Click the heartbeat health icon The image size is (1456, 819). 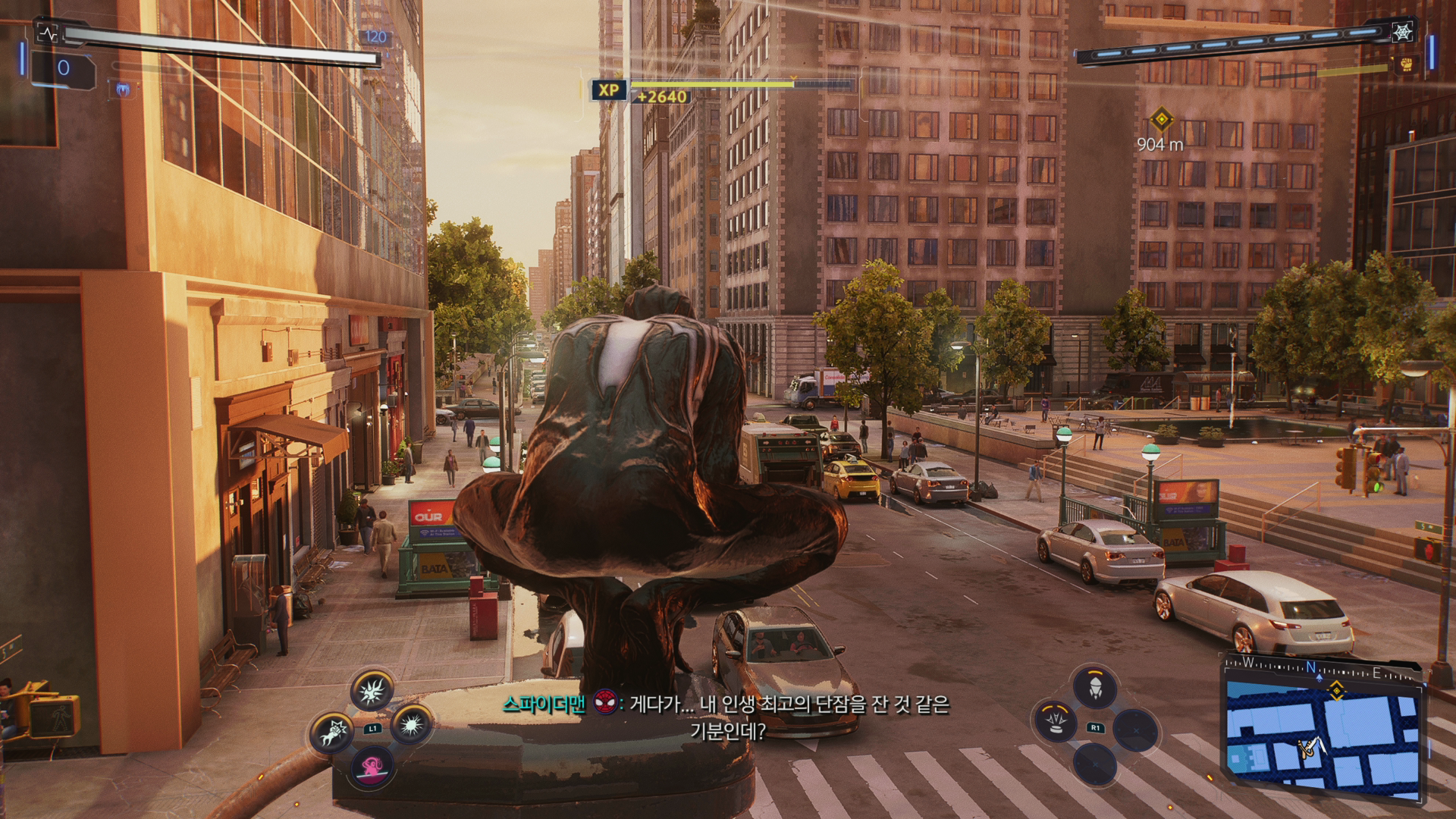48,33
